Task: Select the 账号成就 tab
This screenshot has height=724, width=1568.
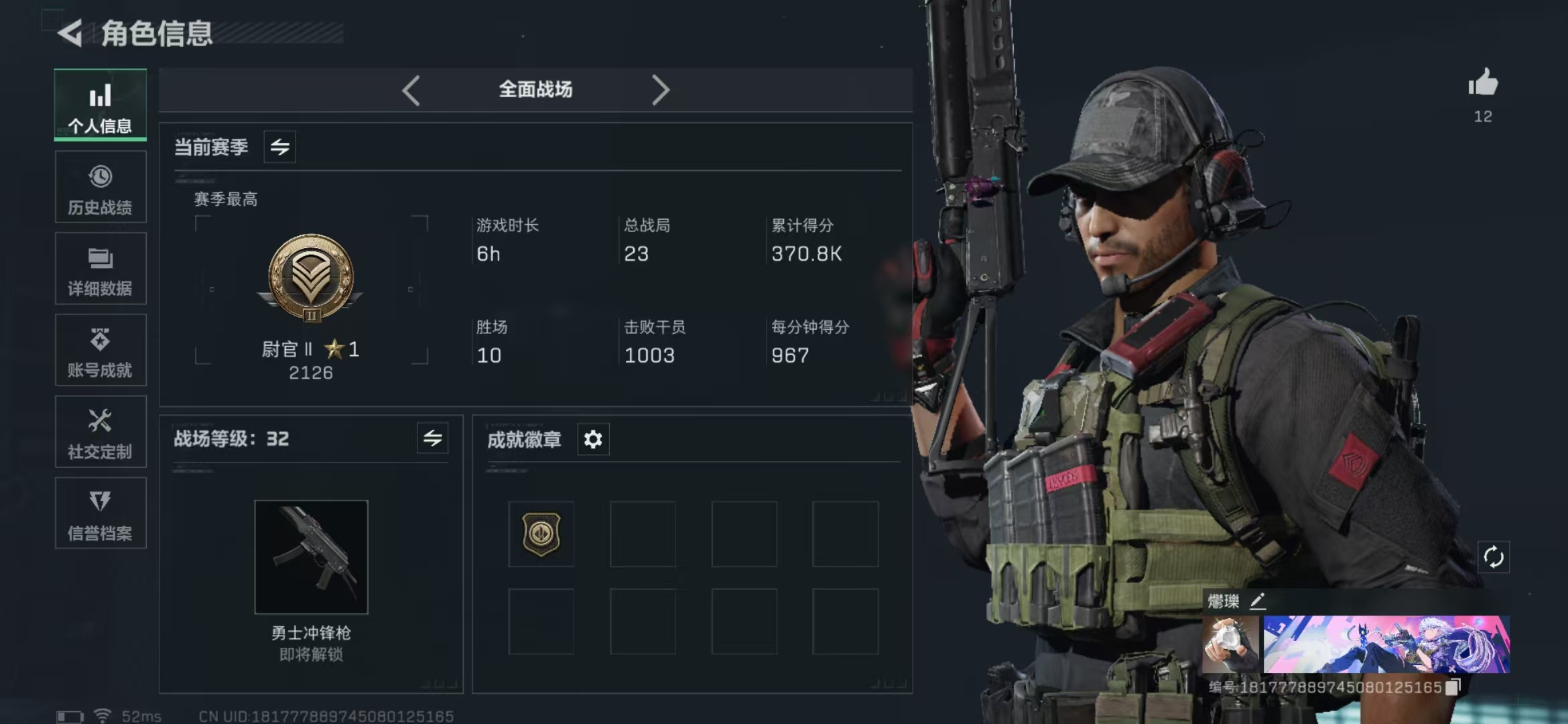Action: pos(101,351)
